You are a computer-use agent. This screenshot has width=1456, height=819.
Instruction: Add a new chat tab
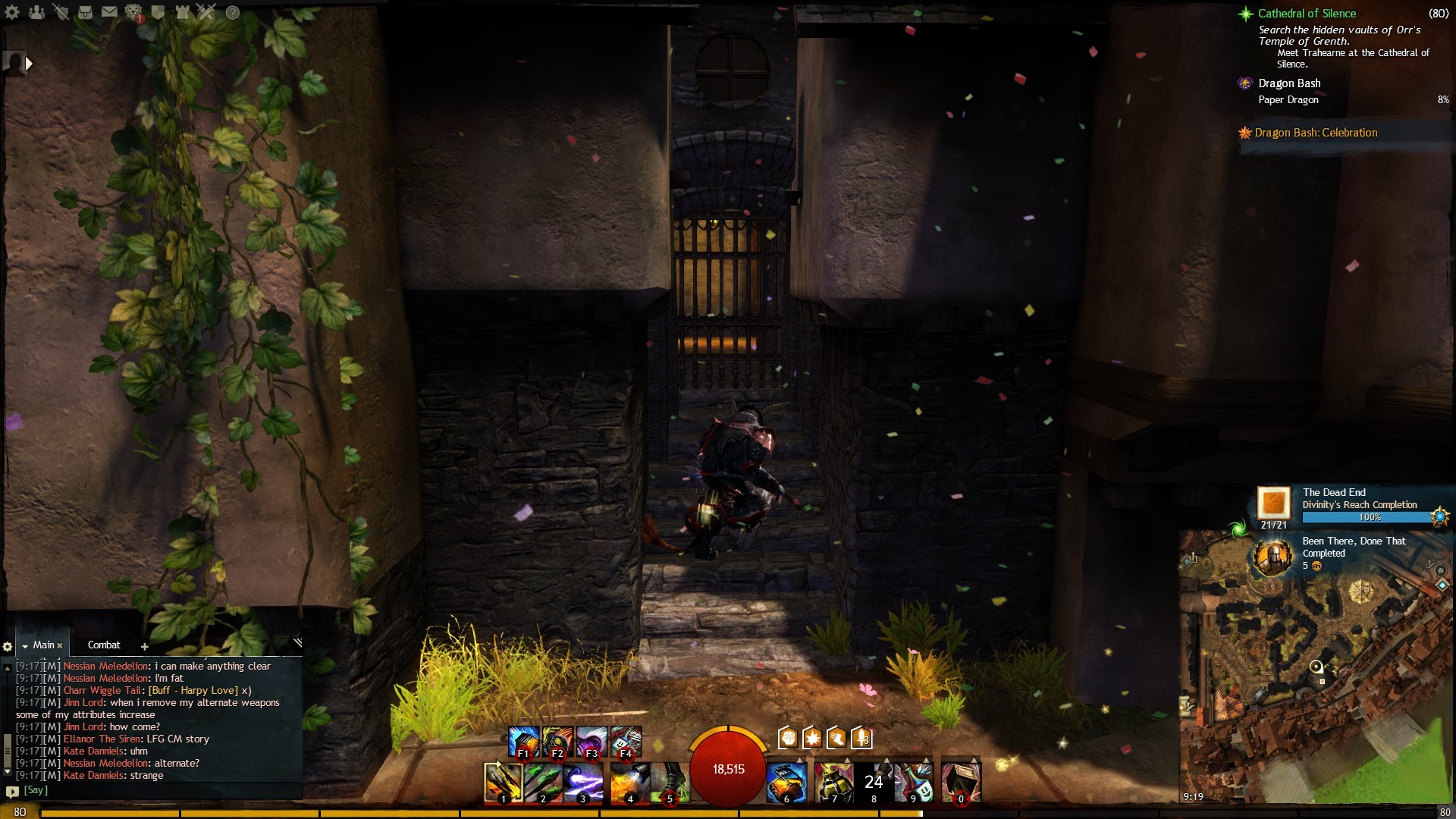[144, 646]
